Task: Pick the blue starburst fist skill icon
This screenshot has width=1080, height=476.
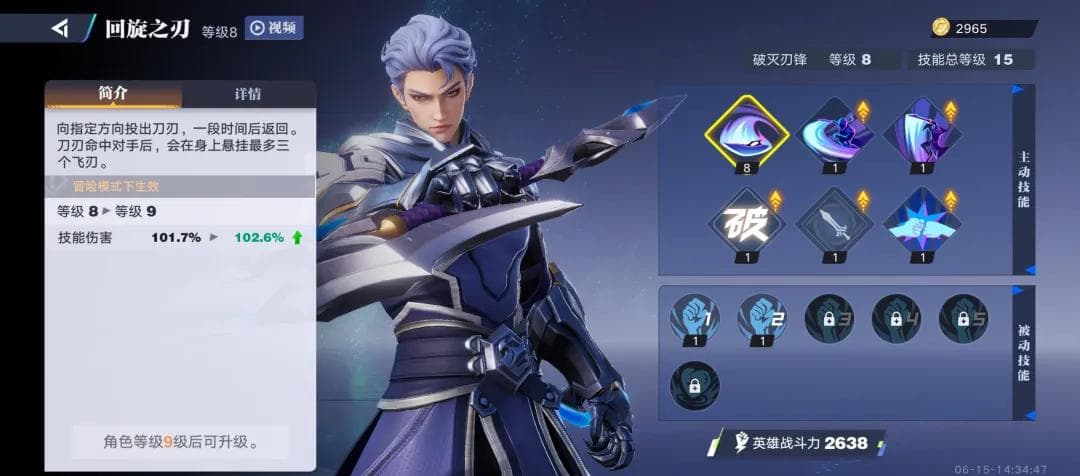Action: (922, 224)
